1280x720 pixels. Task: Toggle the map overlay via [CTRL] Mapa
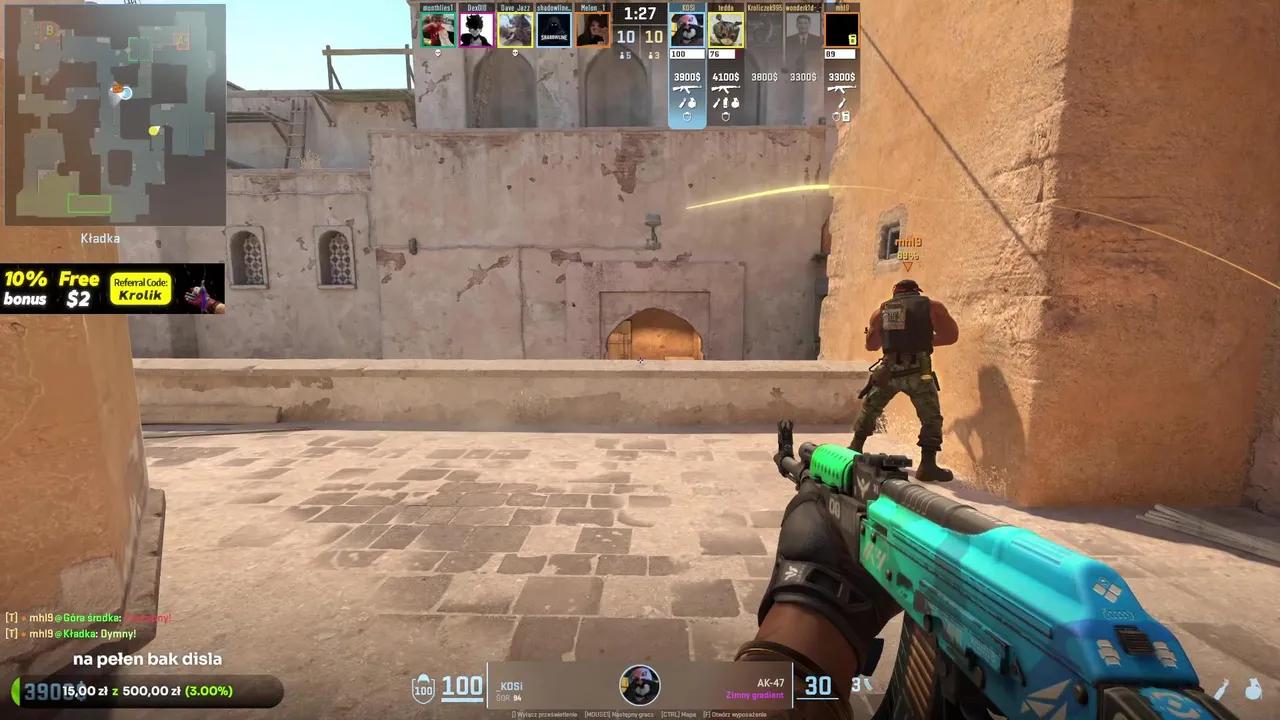pyautogui.click(x=677, y=713)
